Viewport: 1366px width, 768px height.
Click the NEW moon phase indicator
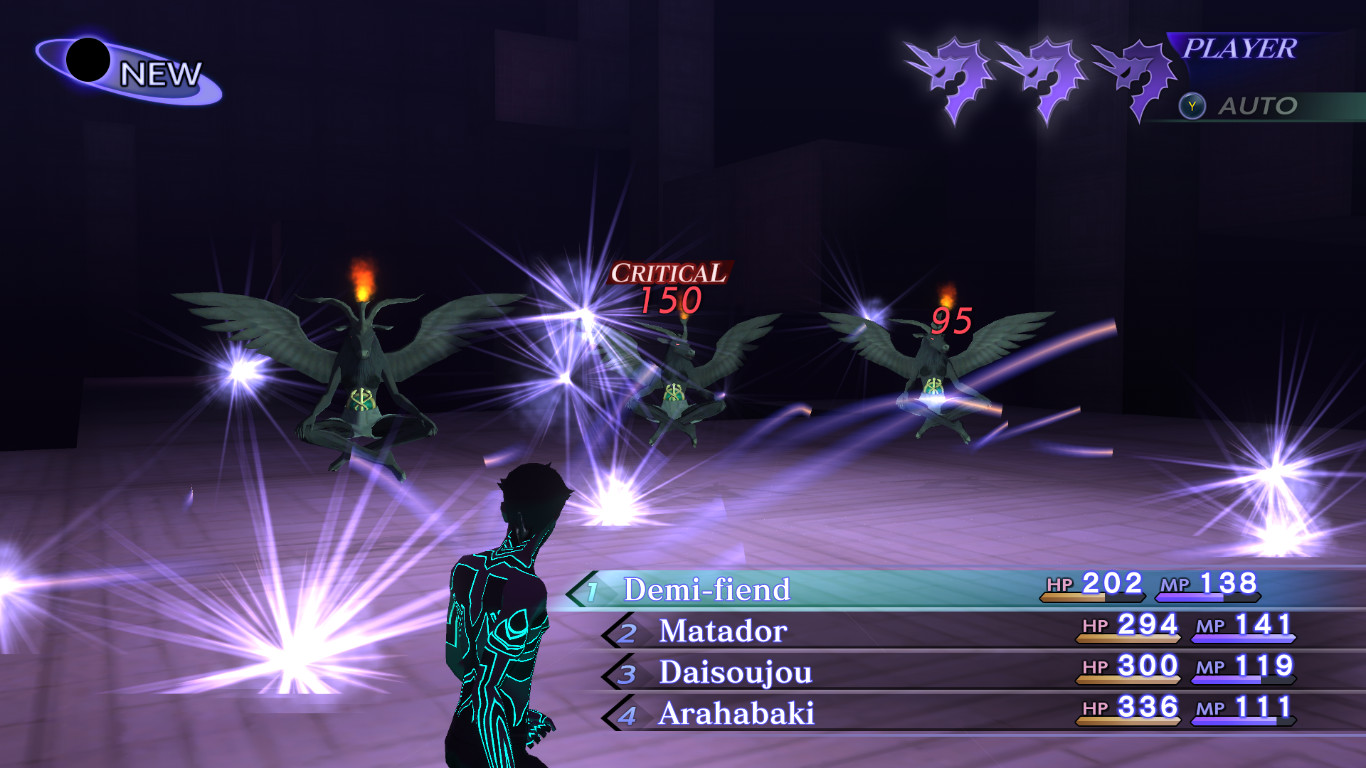pyautogui.click(x=110, y=62)
